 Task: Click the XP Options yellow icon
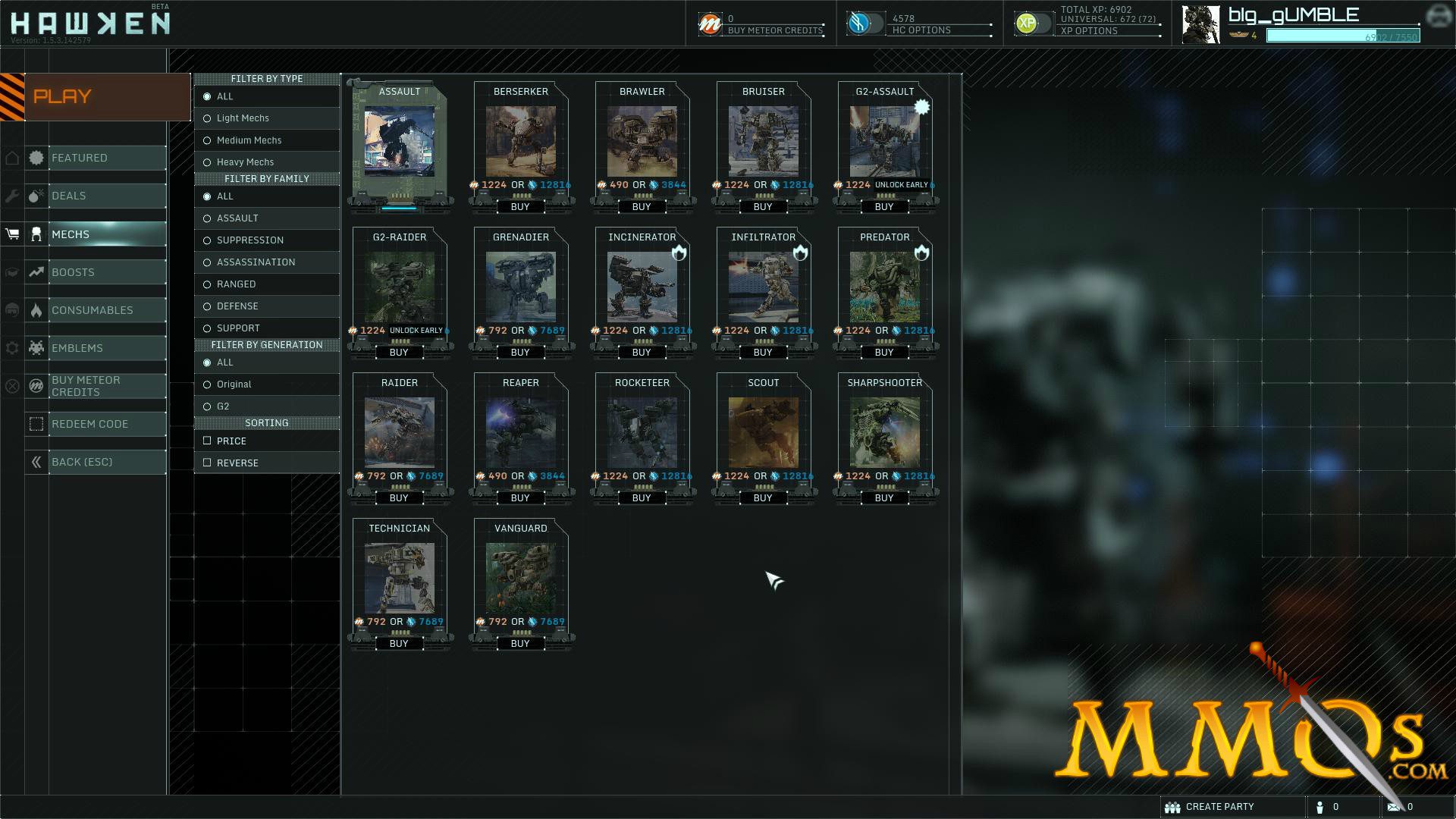point(1028,22)
